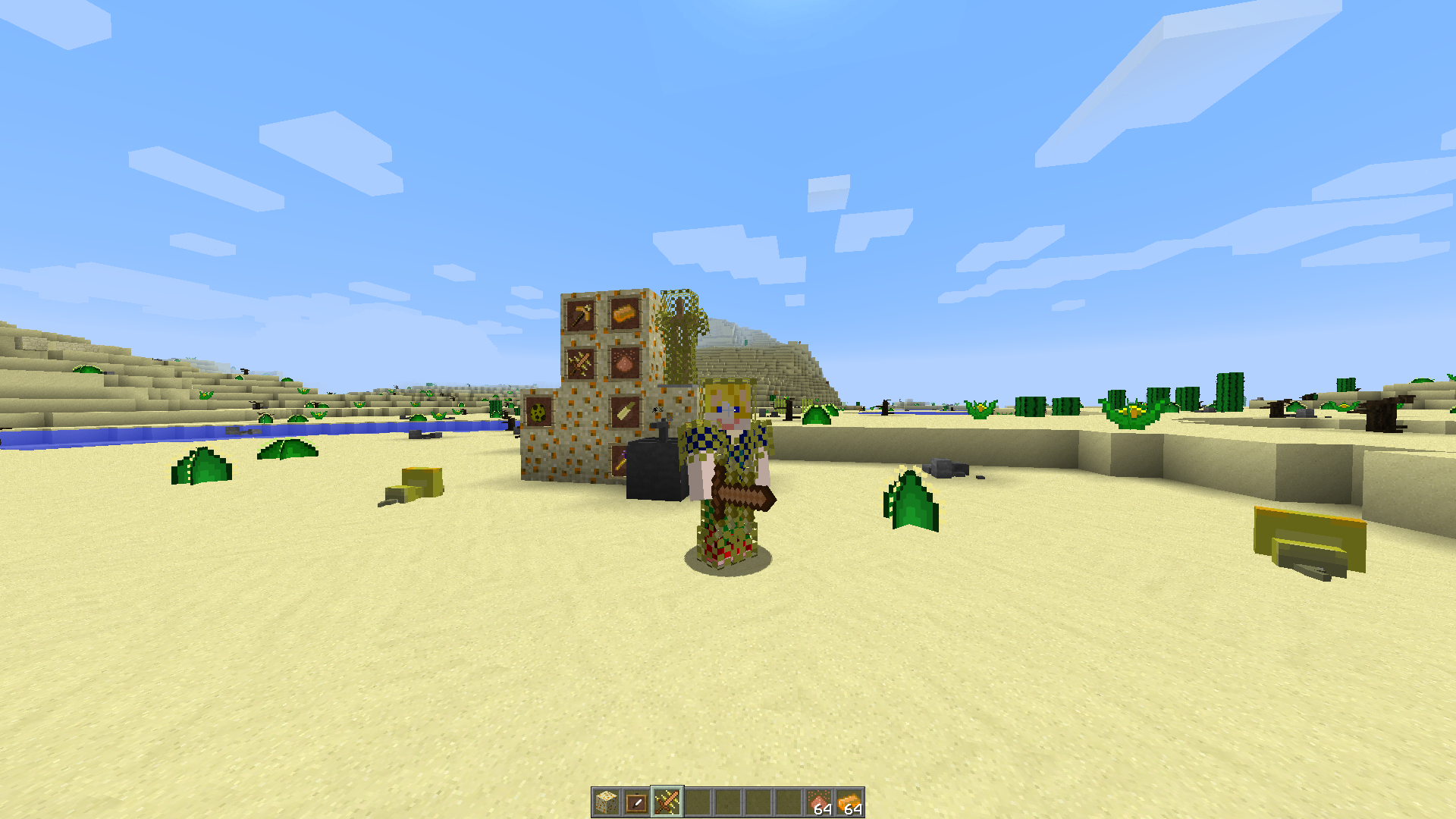Click the item frame containing the sniffer egg
The image size is (1456, 819).
[537, 412]
